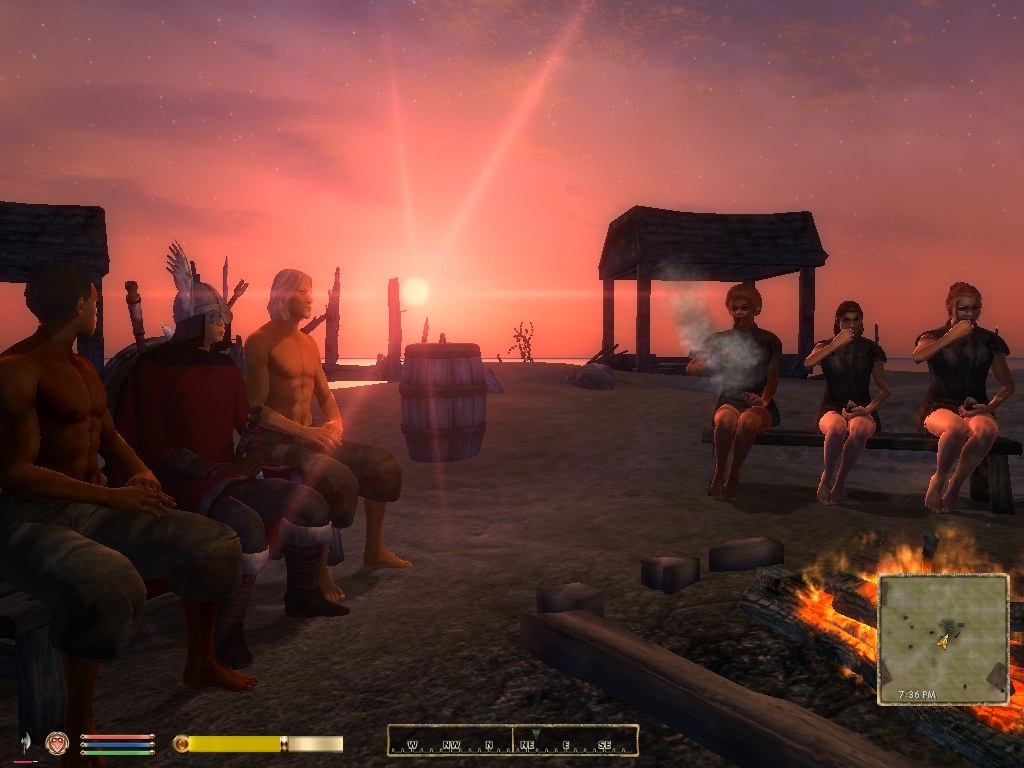Click the yellow player arrow on the minimap
The image size is (1024, 768).
point(942,641)
